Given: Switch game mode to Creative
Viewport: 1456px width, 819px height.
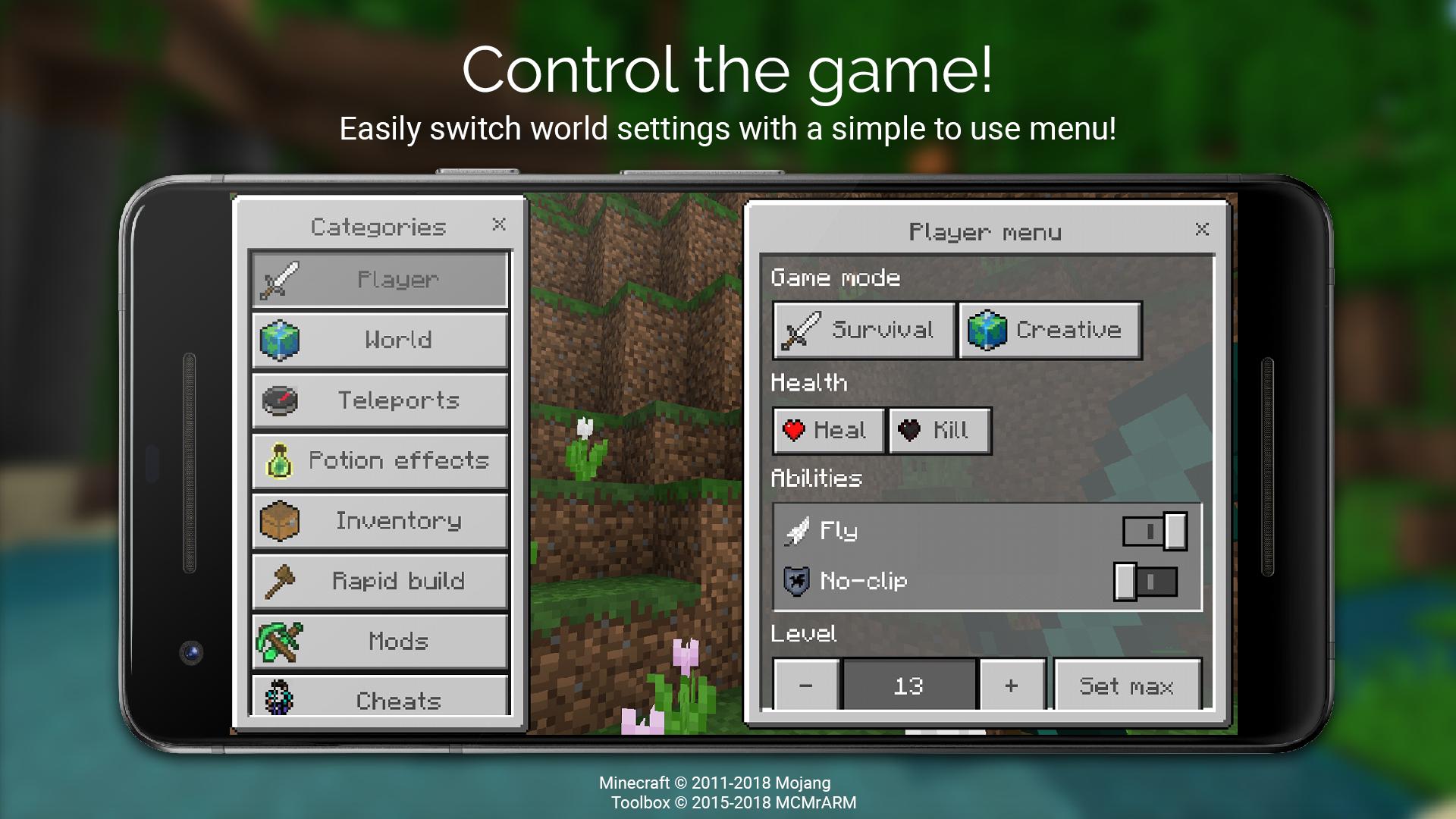Looking at the screenshot, I should pos(1050,330).
